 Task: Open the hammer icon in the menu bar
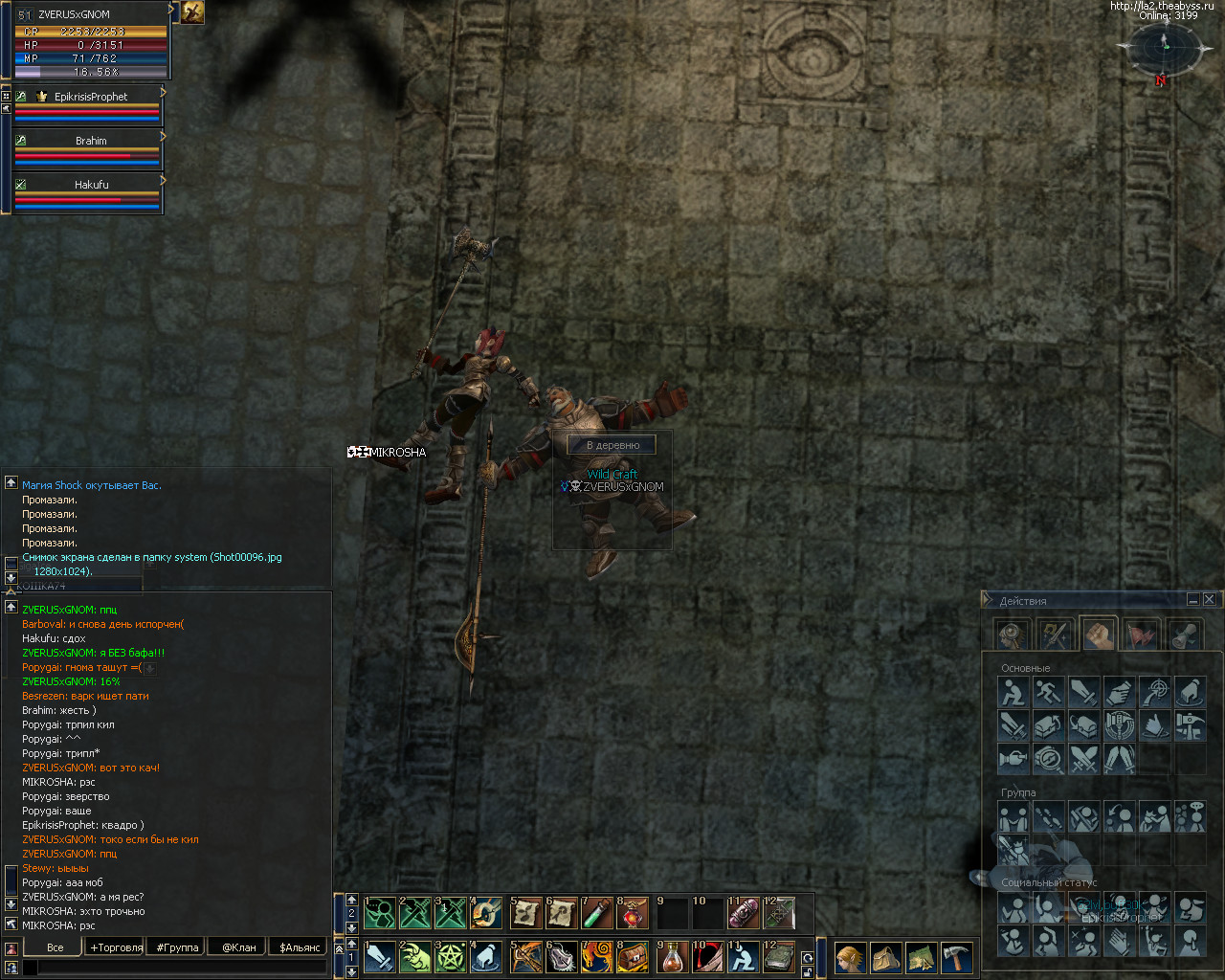click(x=957, y=957)
